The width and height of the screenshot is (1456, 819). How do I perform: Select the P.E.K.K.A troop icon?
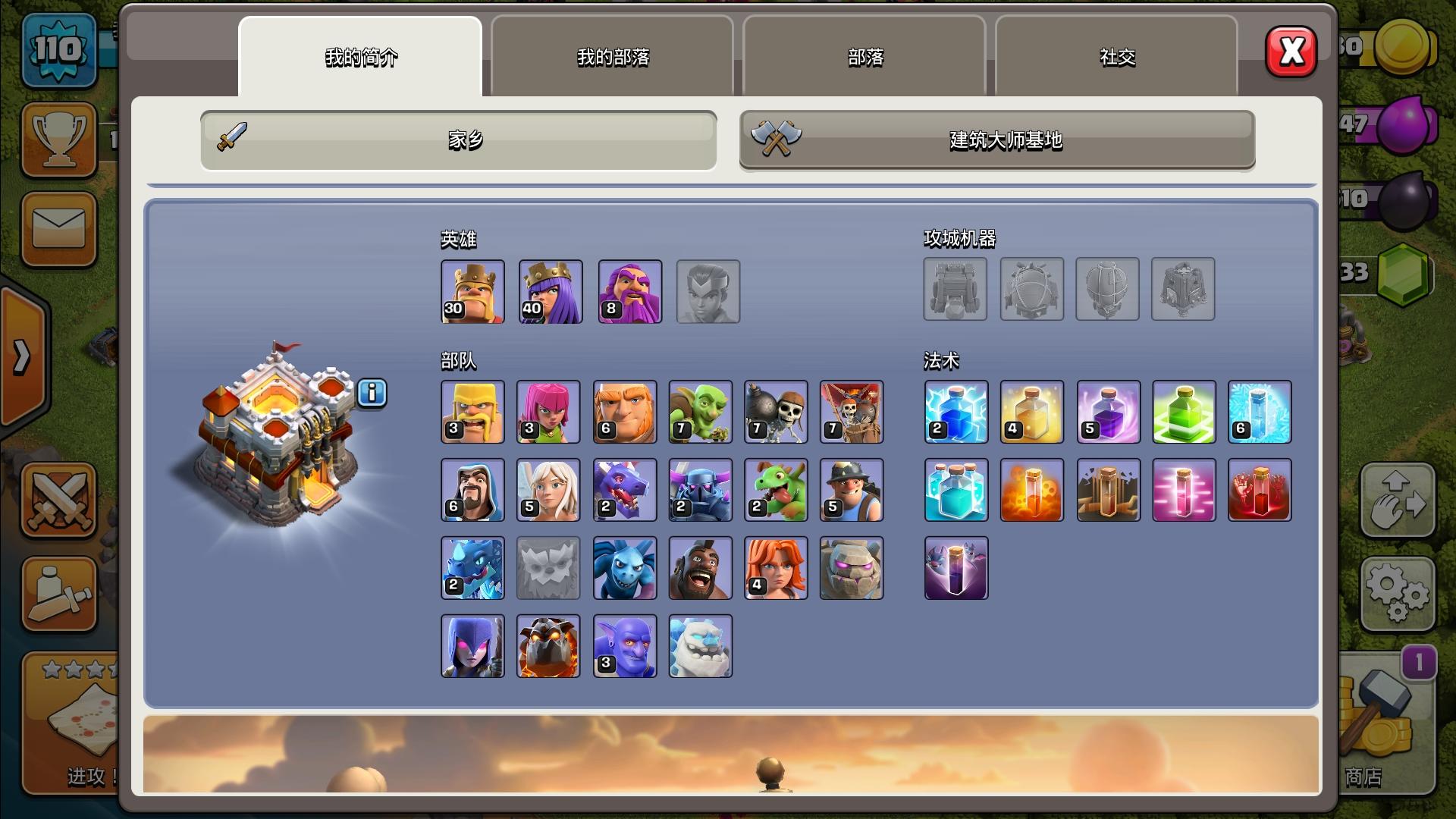pos(700,491)
